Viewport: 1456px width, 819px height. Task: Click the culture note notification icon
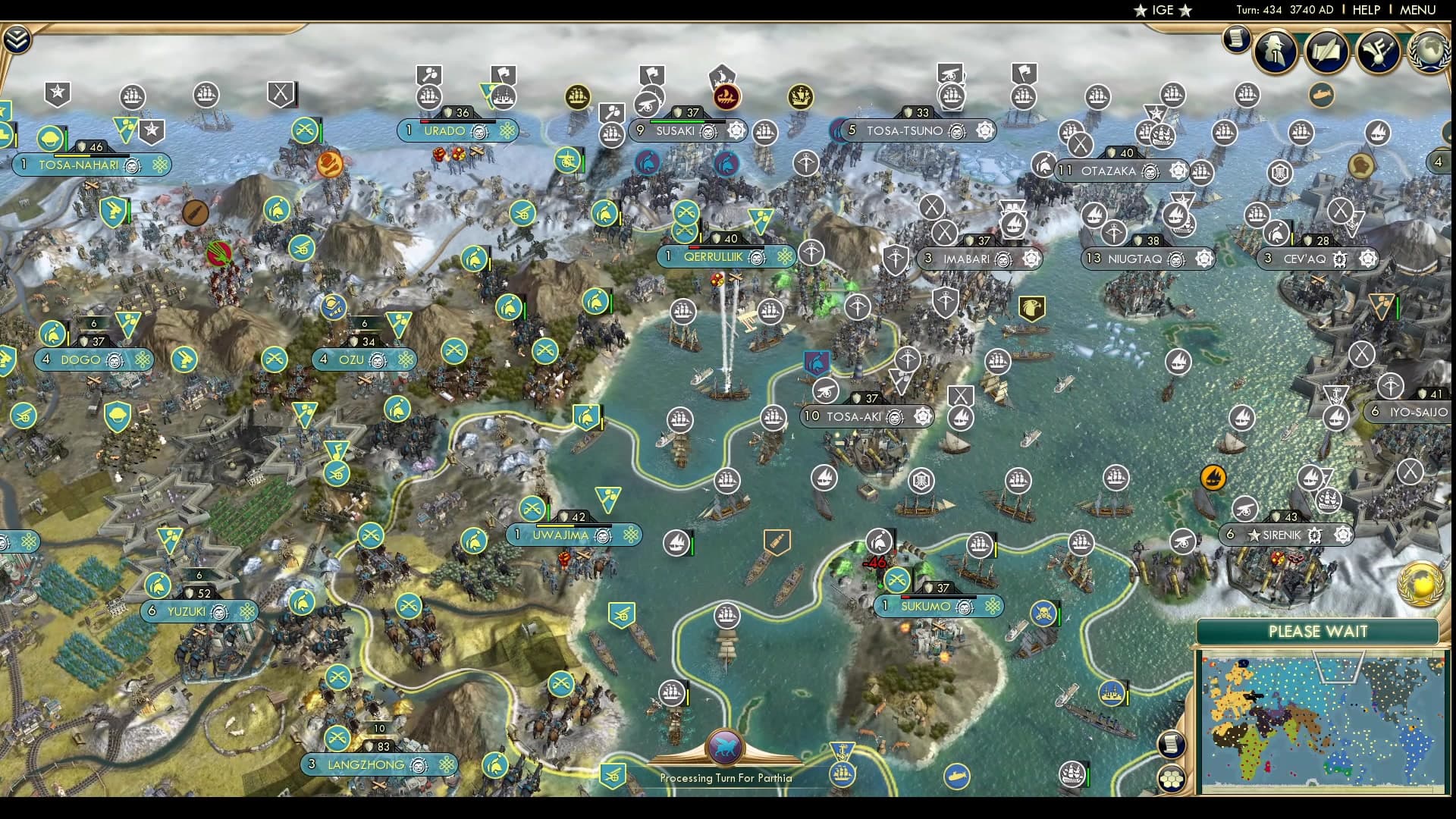[x=1378, y=50]
